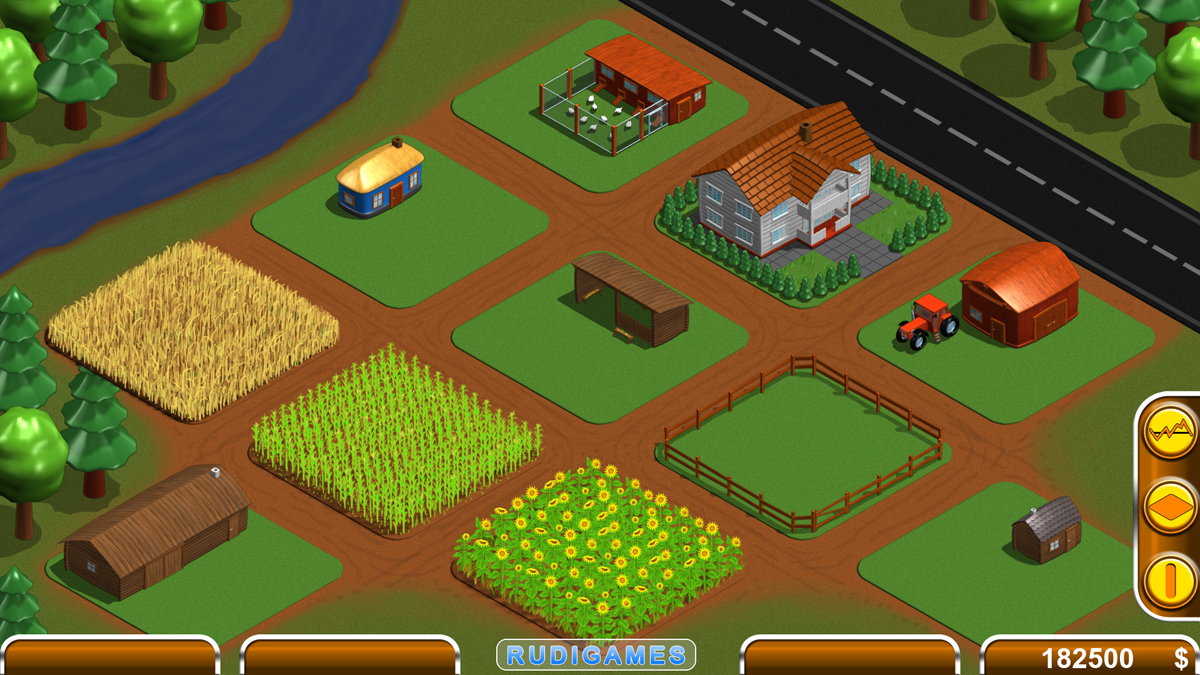Open the line chart statistics button
This screenshot has width=1200, height=675.
pyautogui.click(x=1170, y=432)
